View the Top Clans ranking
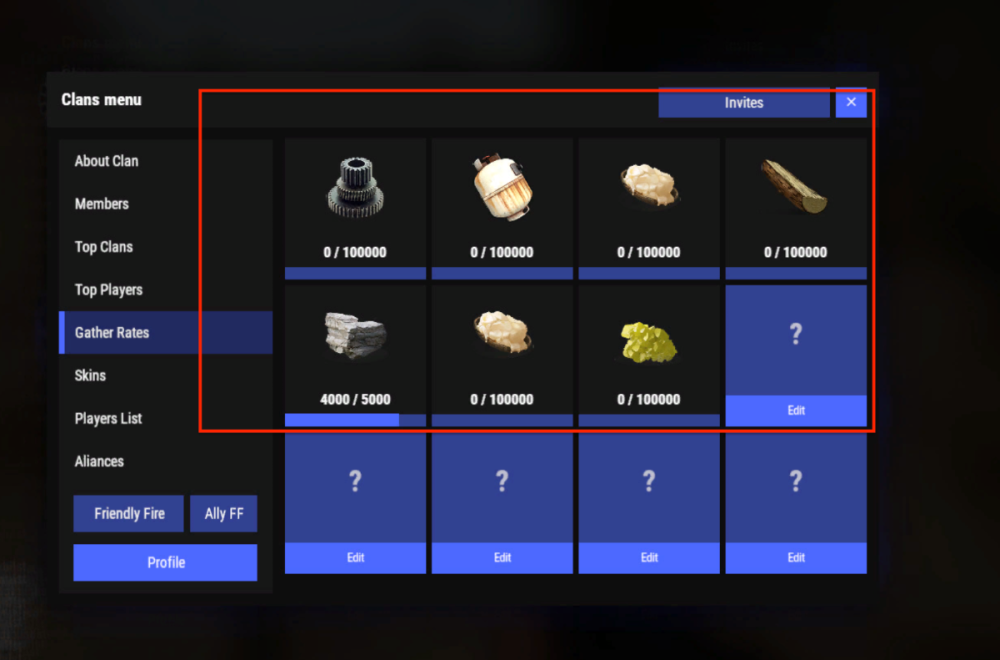Image resolution: width=1000 pixels, height=660 pixels. click(104, 247)
